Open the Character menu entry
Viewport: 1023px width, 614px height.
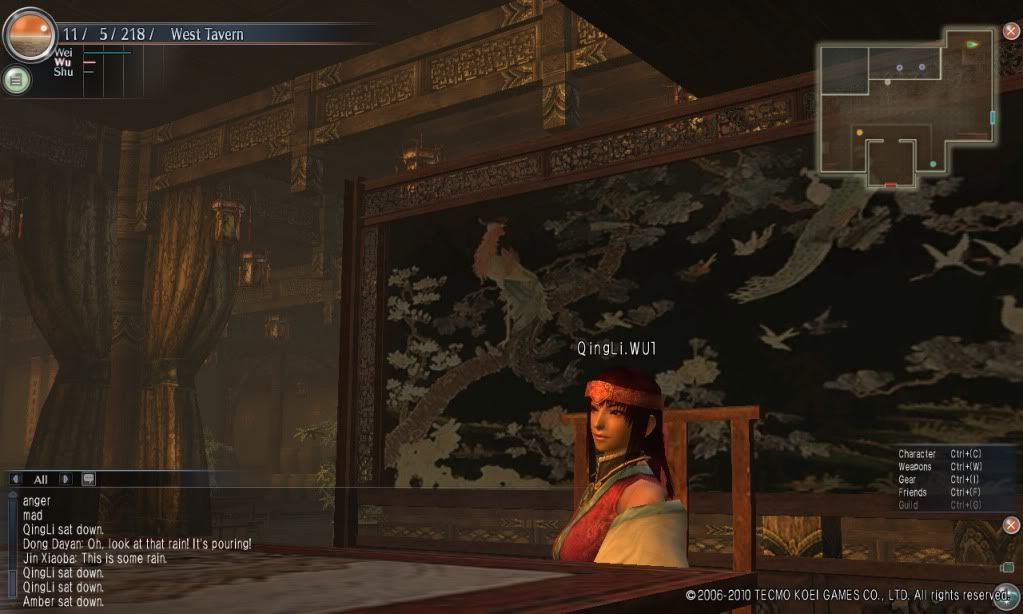[x=917, y=454]
